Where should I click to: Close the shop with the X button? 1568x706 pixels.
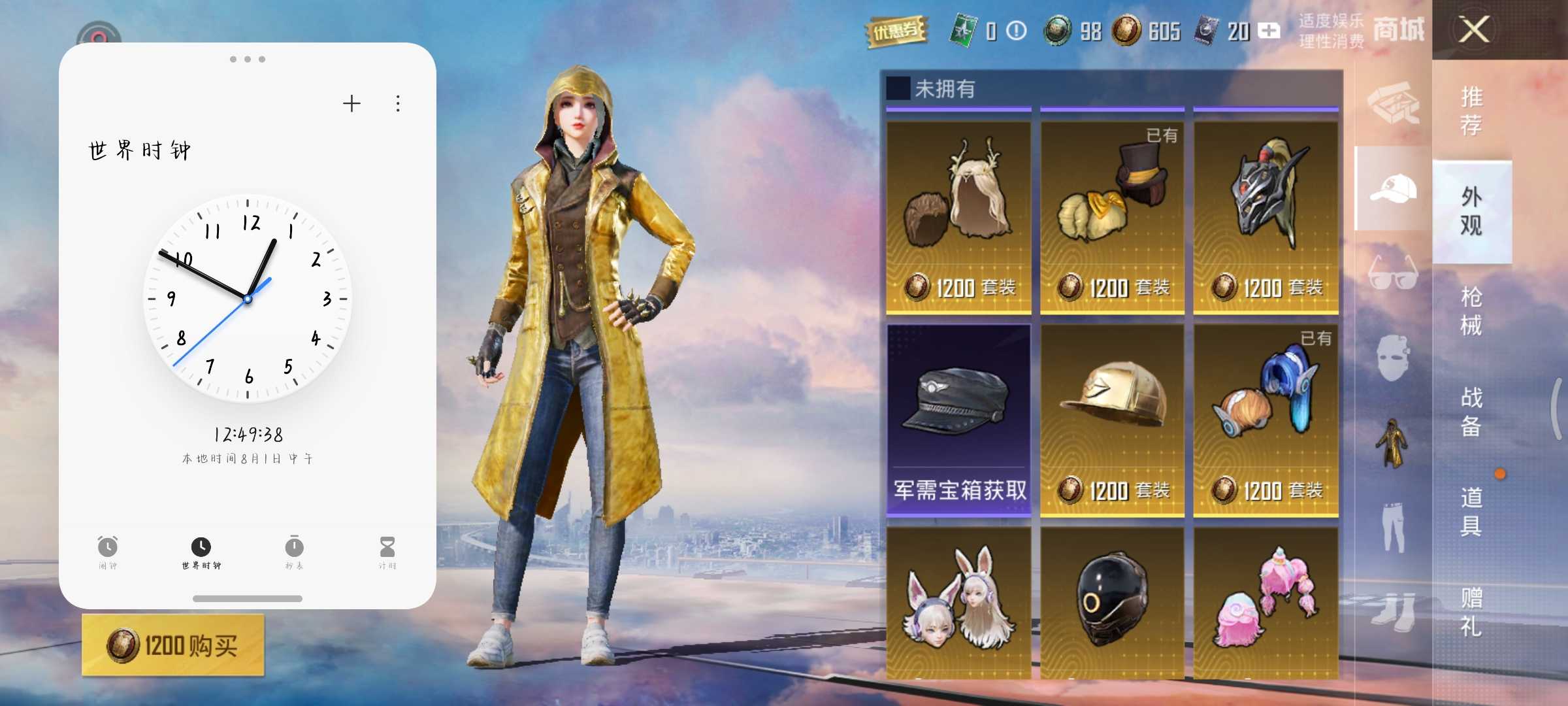point(1475,30)
